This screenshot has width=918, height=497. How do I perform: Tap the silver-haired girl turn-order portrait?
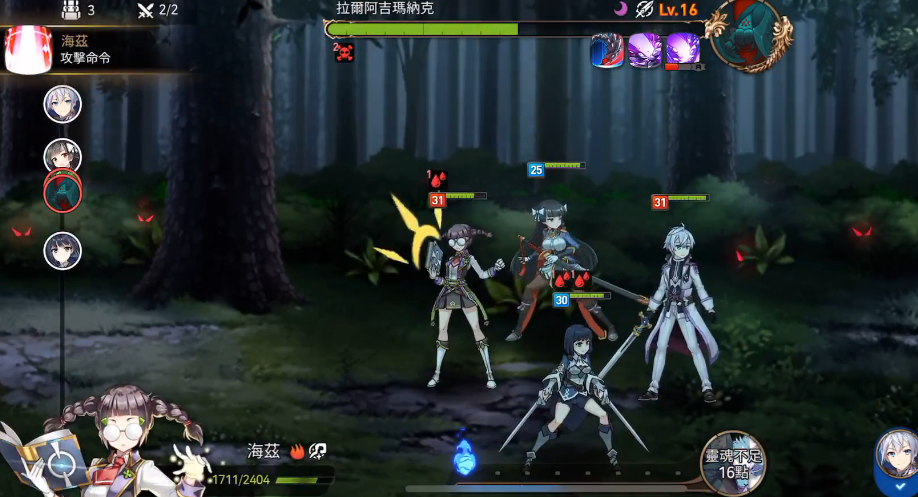tap(62, 104)
